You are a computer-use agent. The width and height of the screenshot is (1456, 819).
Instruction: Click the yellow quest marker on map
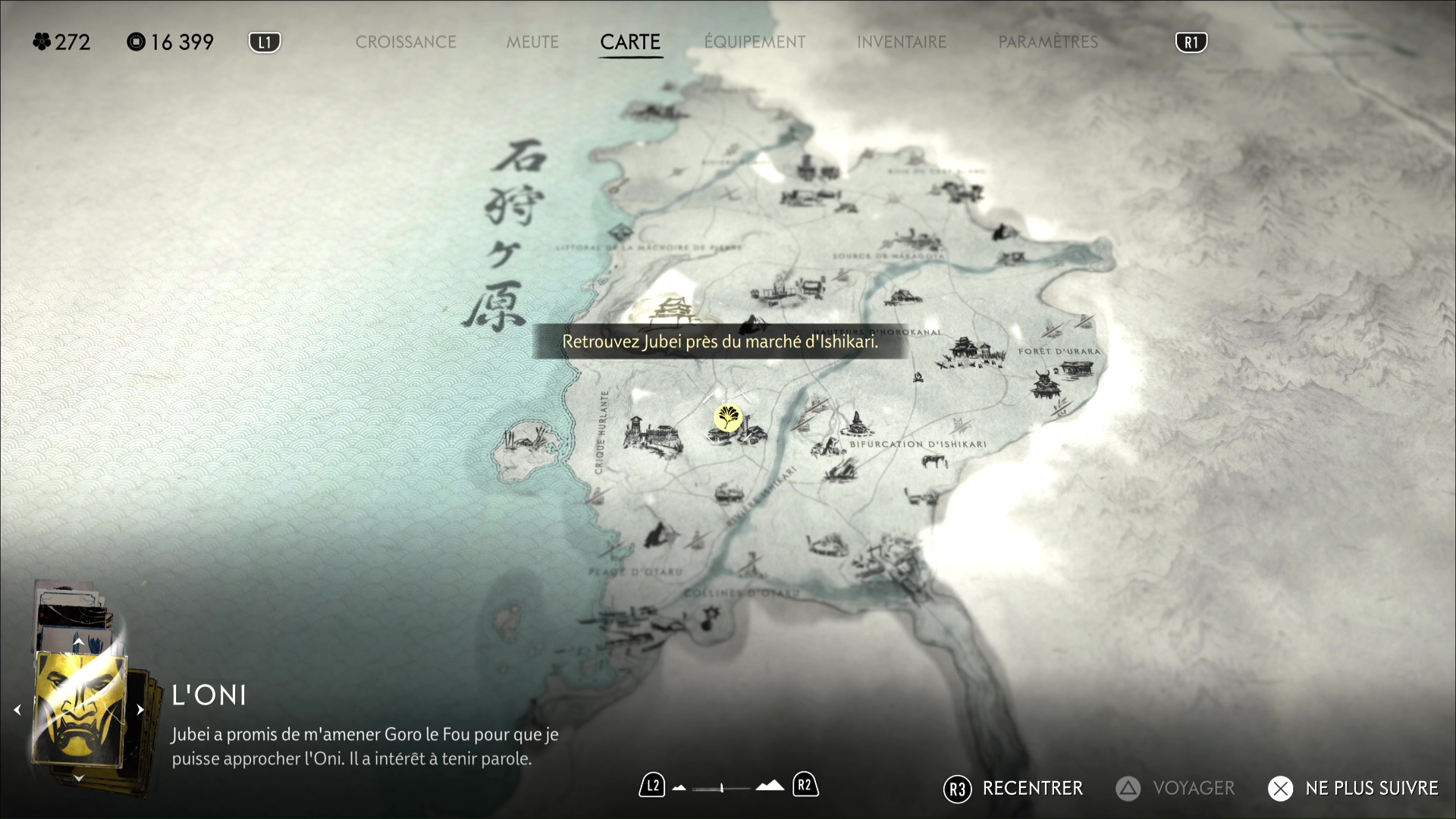728,417
